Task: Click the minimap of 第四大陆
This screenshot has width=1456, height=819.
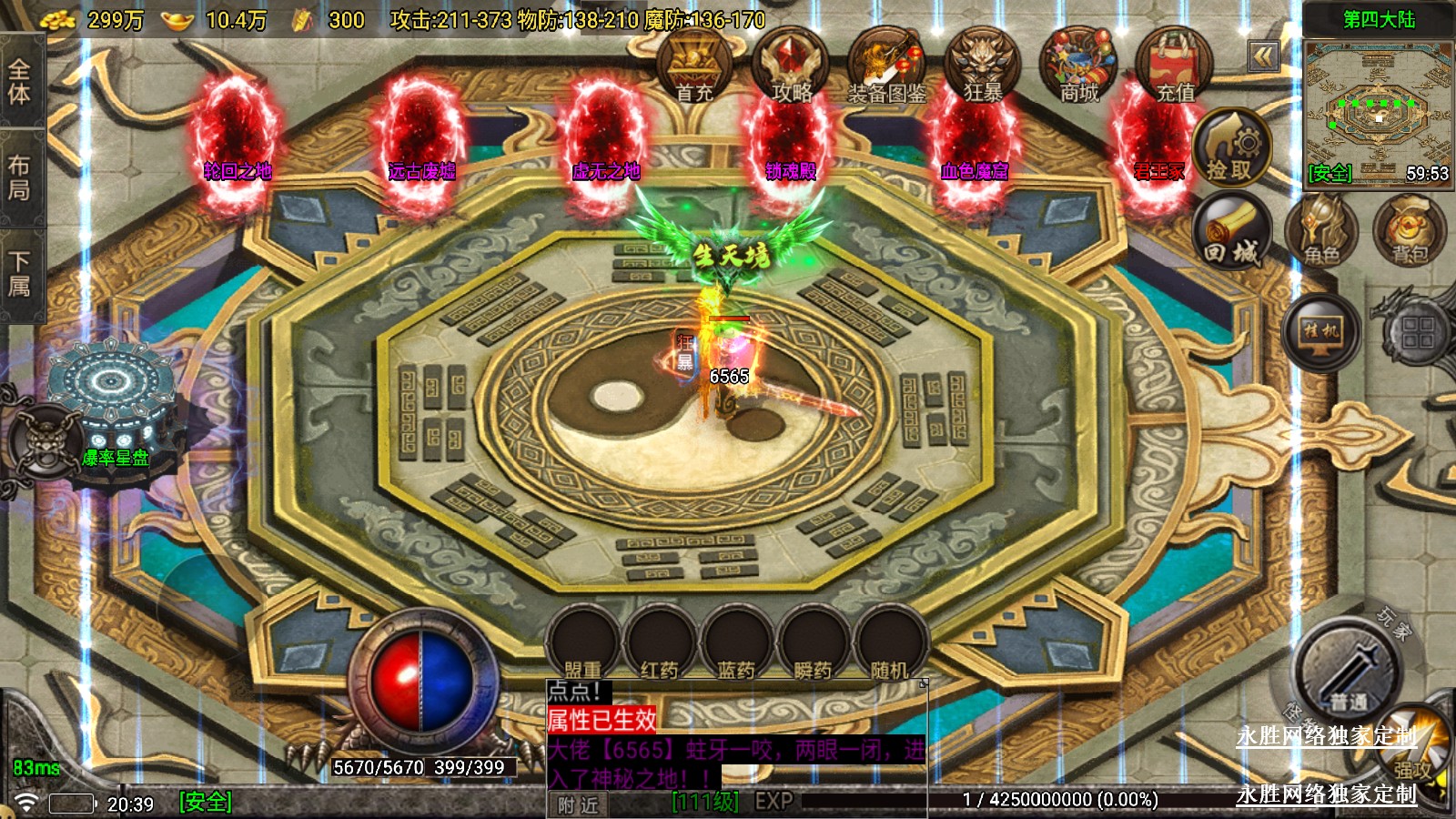Action: point(1378,109)
